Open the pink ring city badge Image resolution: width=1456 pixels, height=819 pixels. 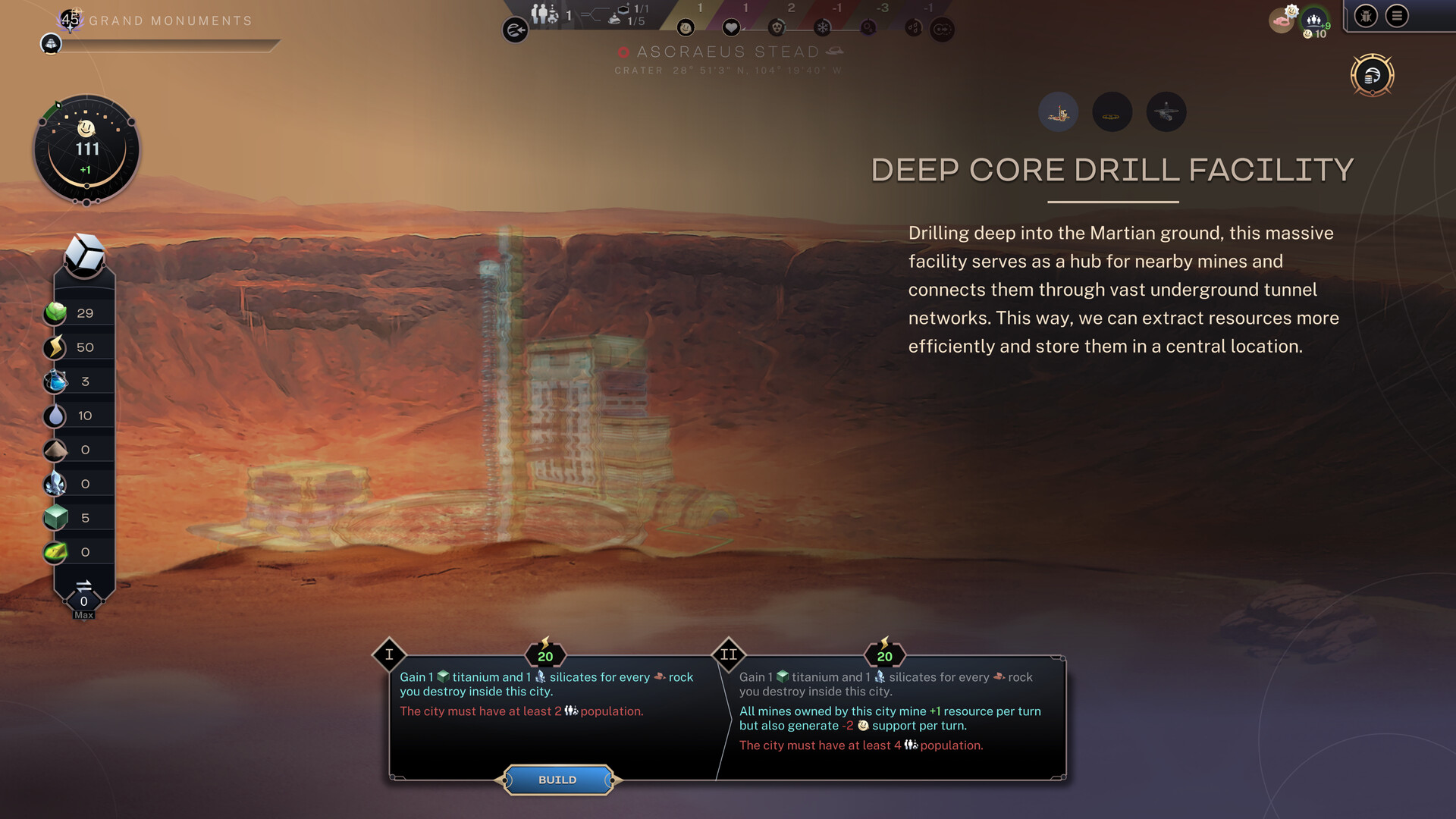coord(1282,19)
